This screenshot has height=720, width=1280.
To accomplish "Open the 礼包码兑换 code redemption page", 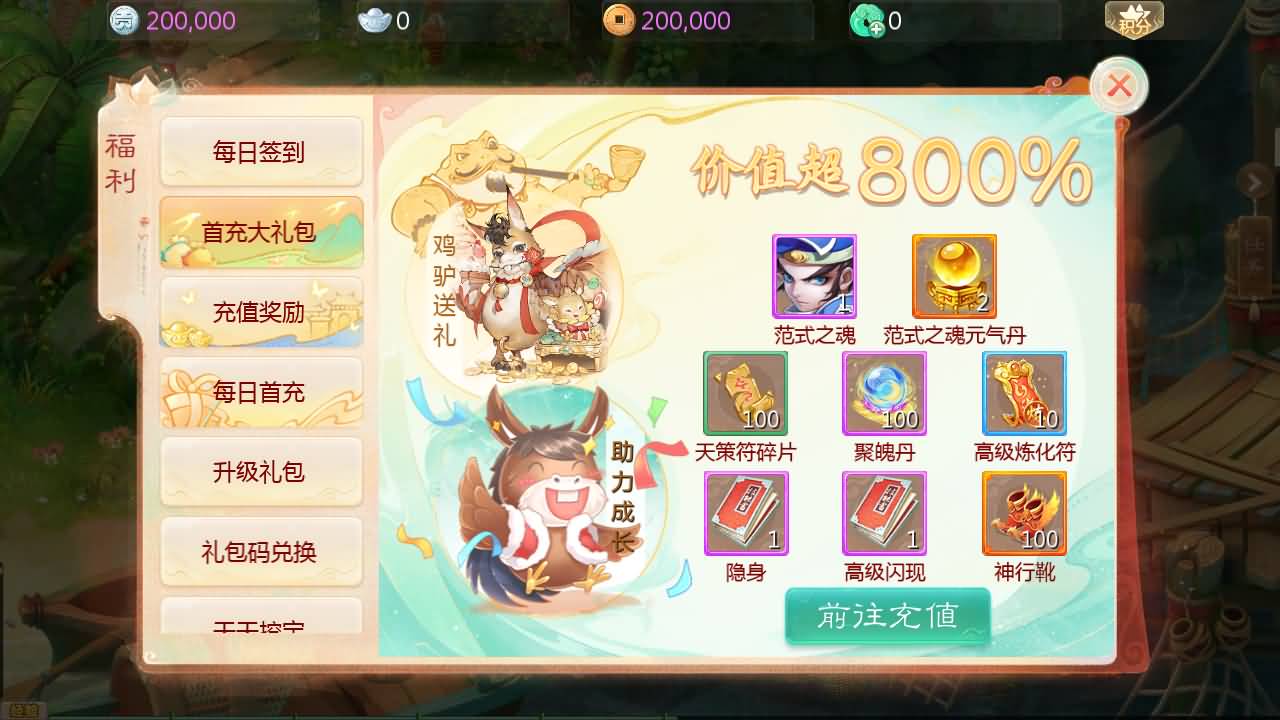I will point(261,552).
